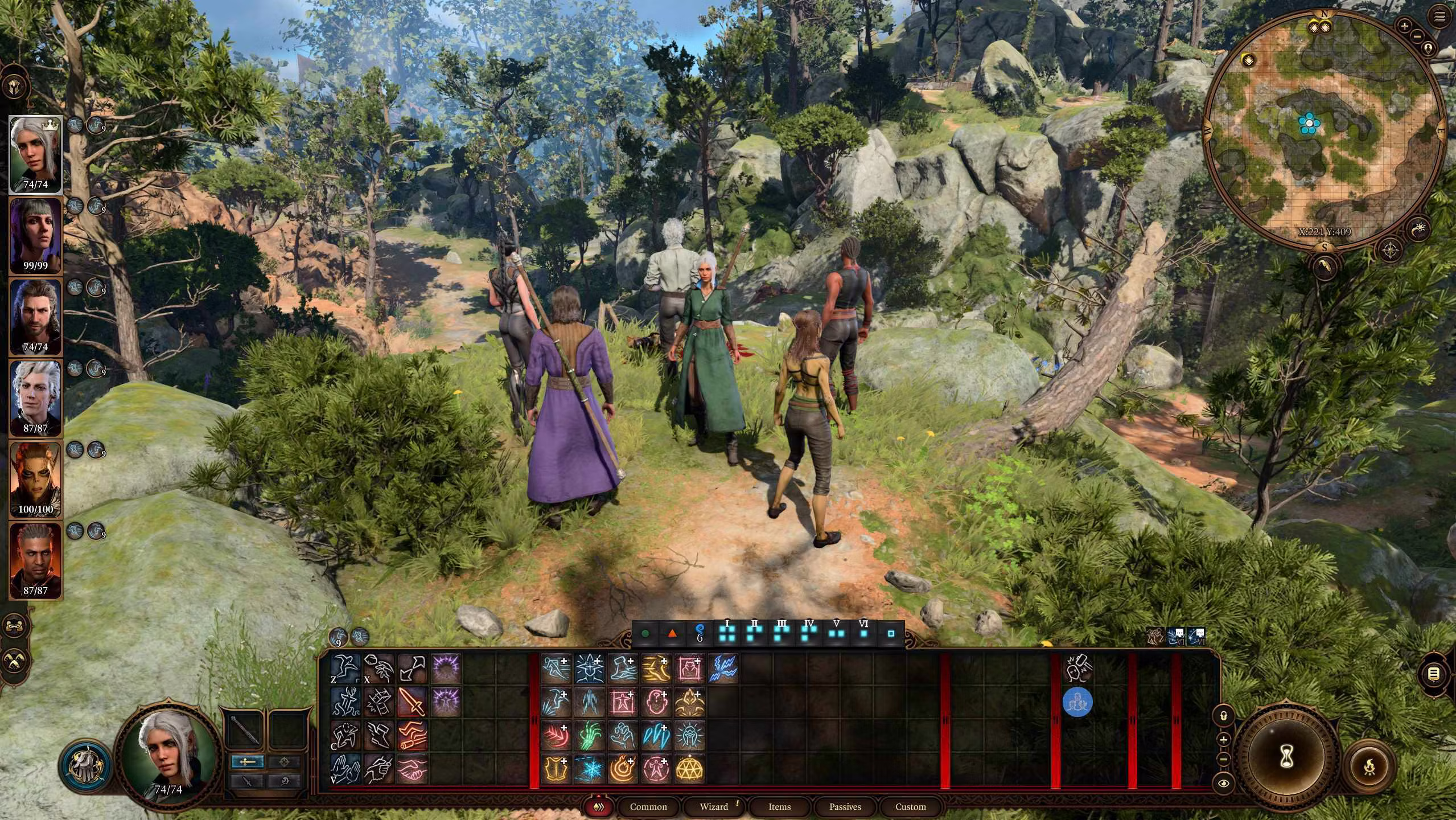
Task: Zoom out on the minimap
Action: [x=1417, y=36]
